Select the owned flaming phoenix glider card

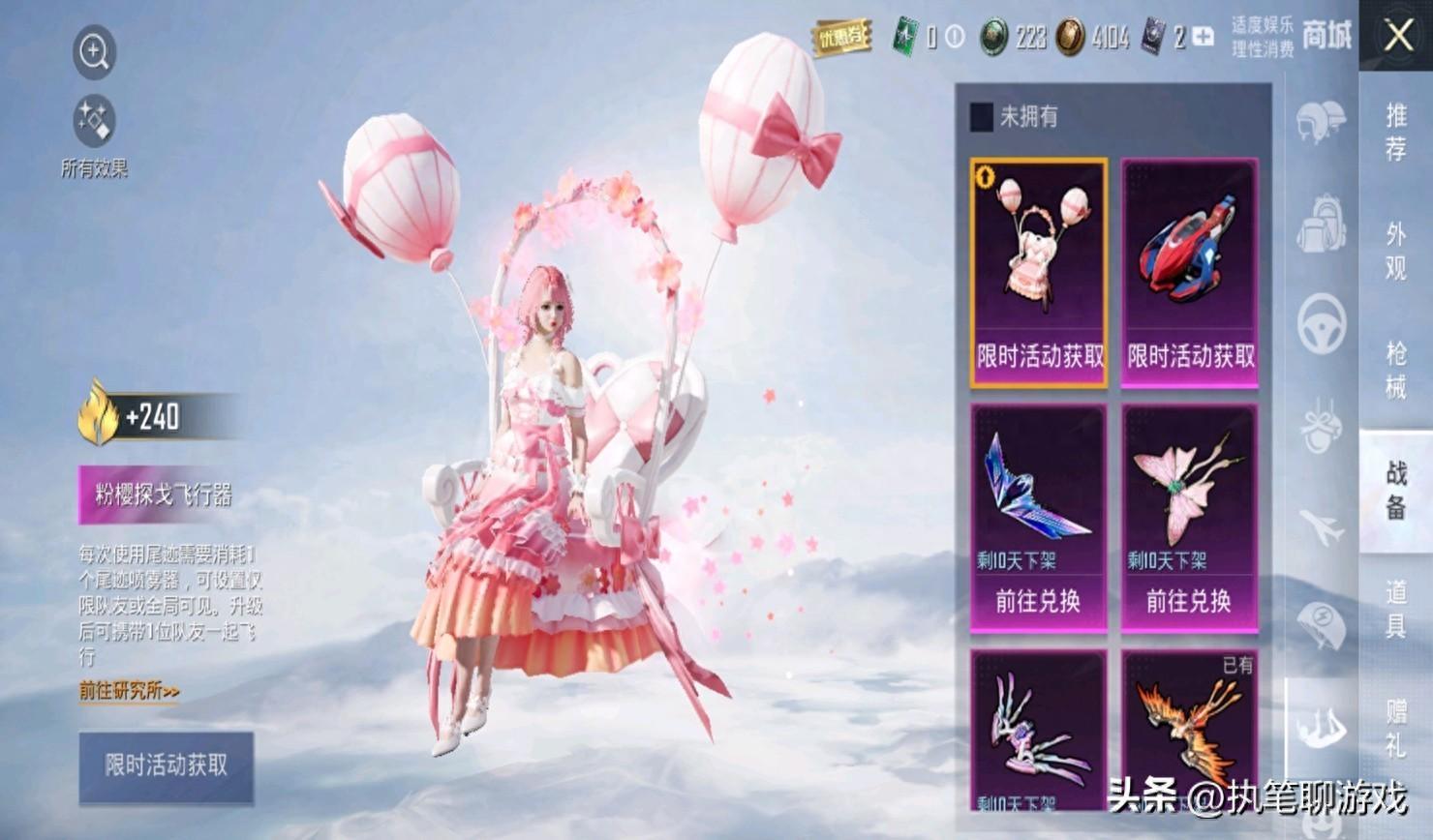(x=1190, y=726)
